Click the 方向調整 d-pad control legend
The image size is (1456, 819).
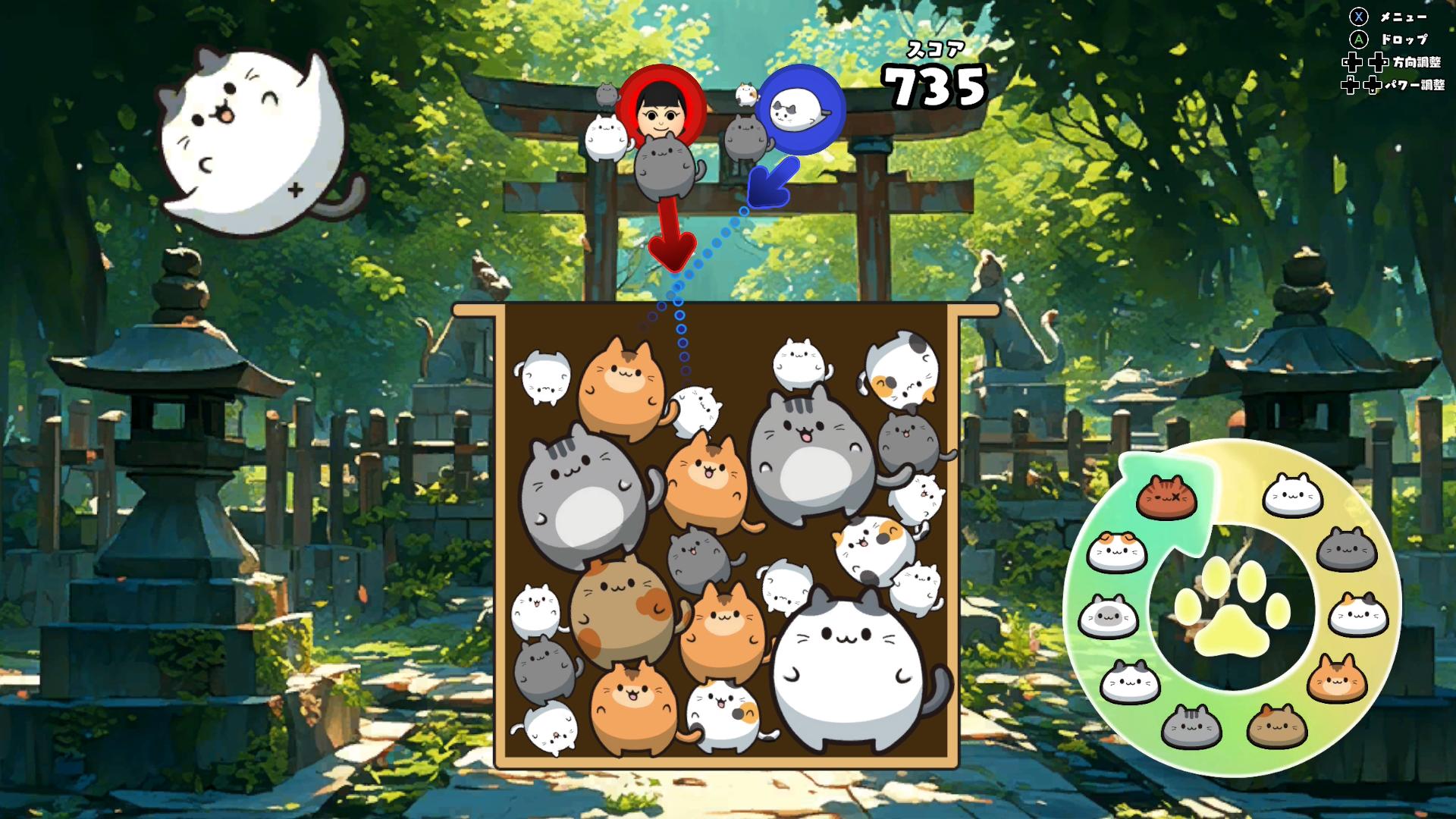pos(1417,62)
